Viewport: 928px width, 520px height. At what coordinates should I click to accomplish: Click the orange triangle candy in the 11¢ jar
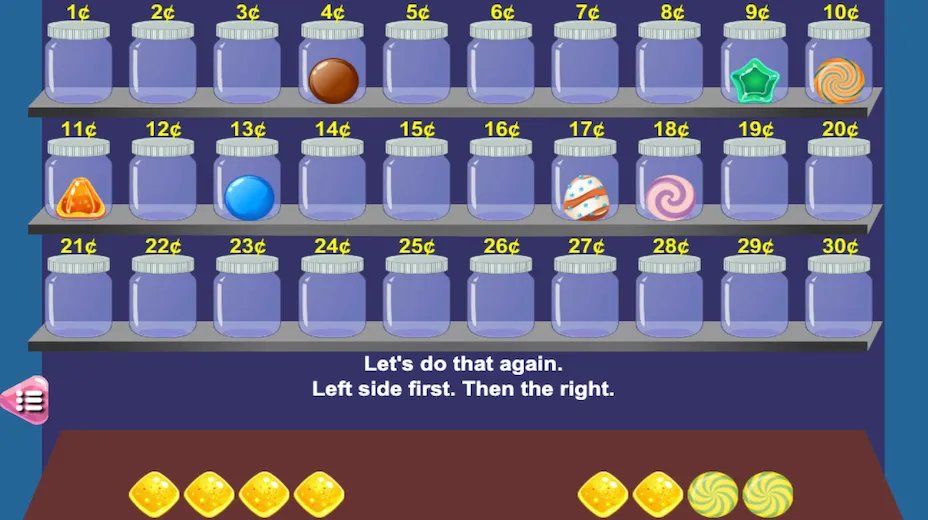[x=80, y=198]
